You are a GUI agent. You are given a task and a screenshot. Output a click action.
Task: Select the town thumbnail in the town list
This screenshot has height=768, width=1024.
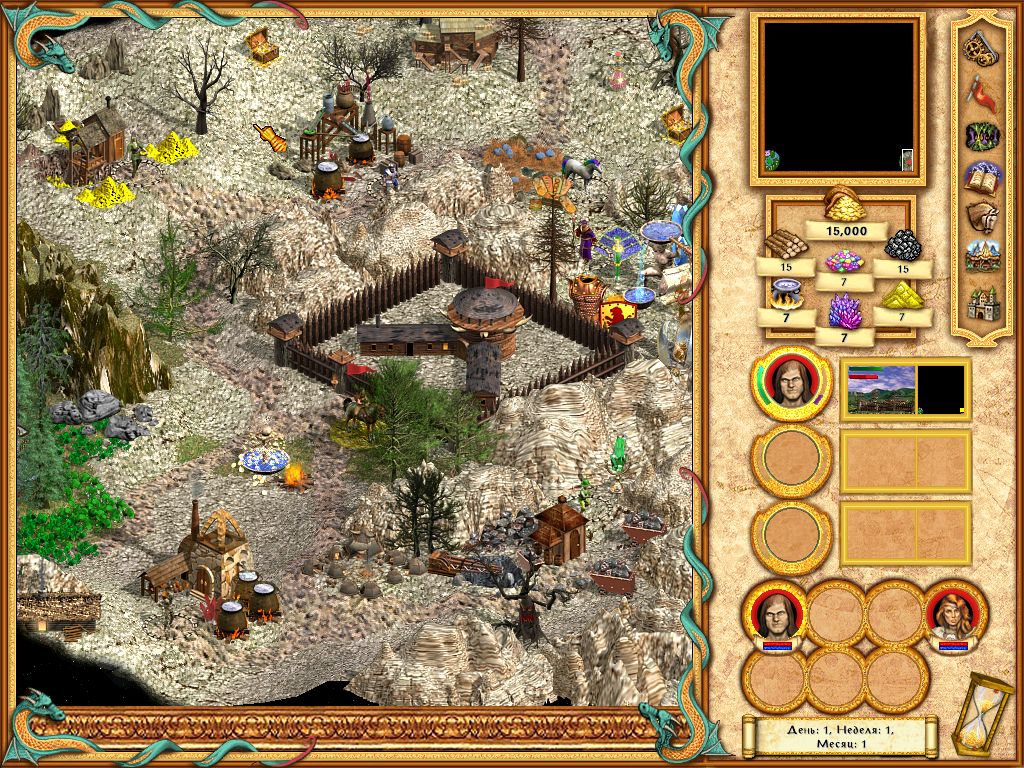click(881, 388)
